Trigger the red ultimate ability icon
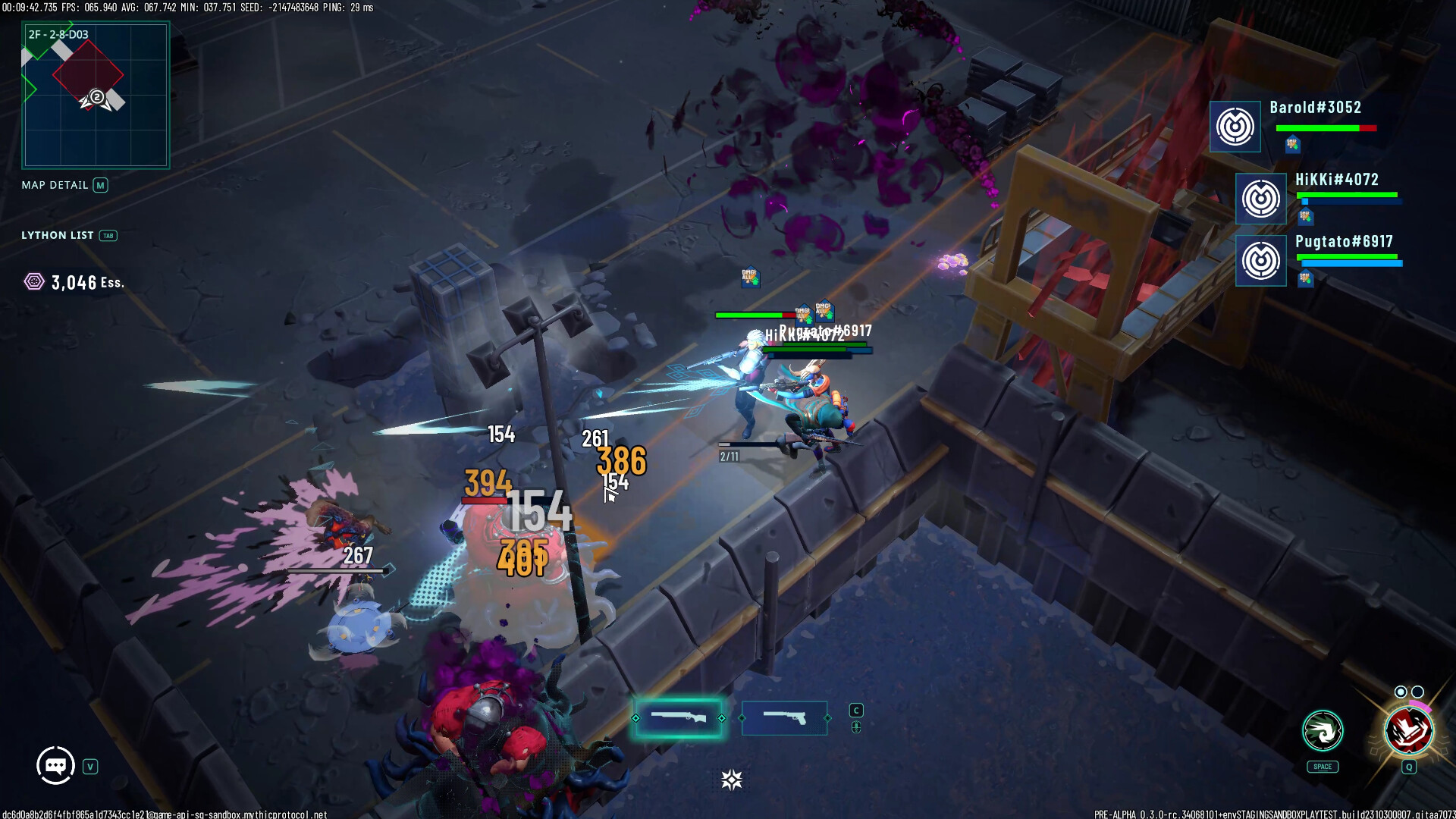Screen dimensions: 1456x819 click(x=1408, y=731)
